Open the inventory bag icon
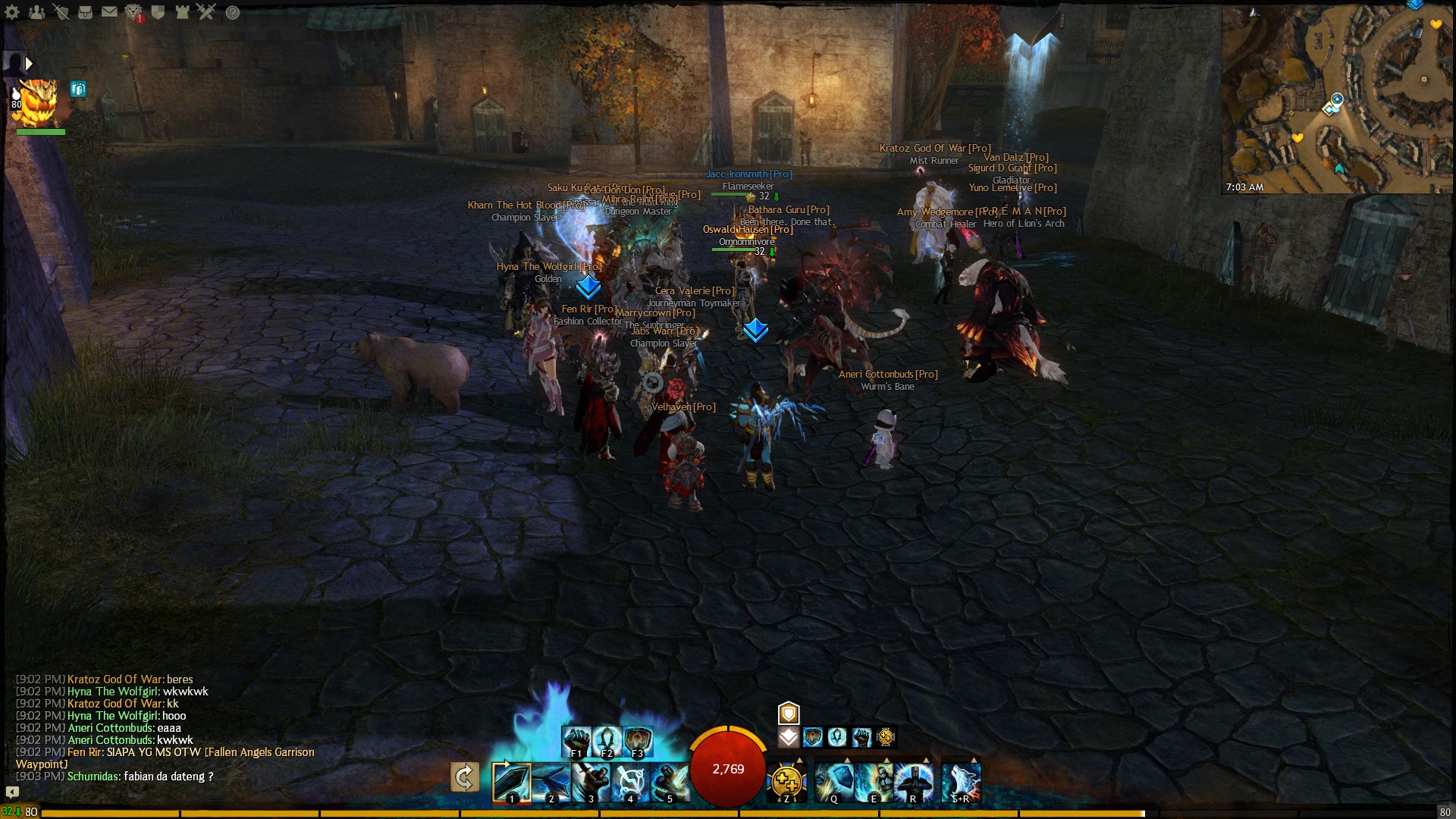Screen dimensions: 1456x819 click(86, 12)
